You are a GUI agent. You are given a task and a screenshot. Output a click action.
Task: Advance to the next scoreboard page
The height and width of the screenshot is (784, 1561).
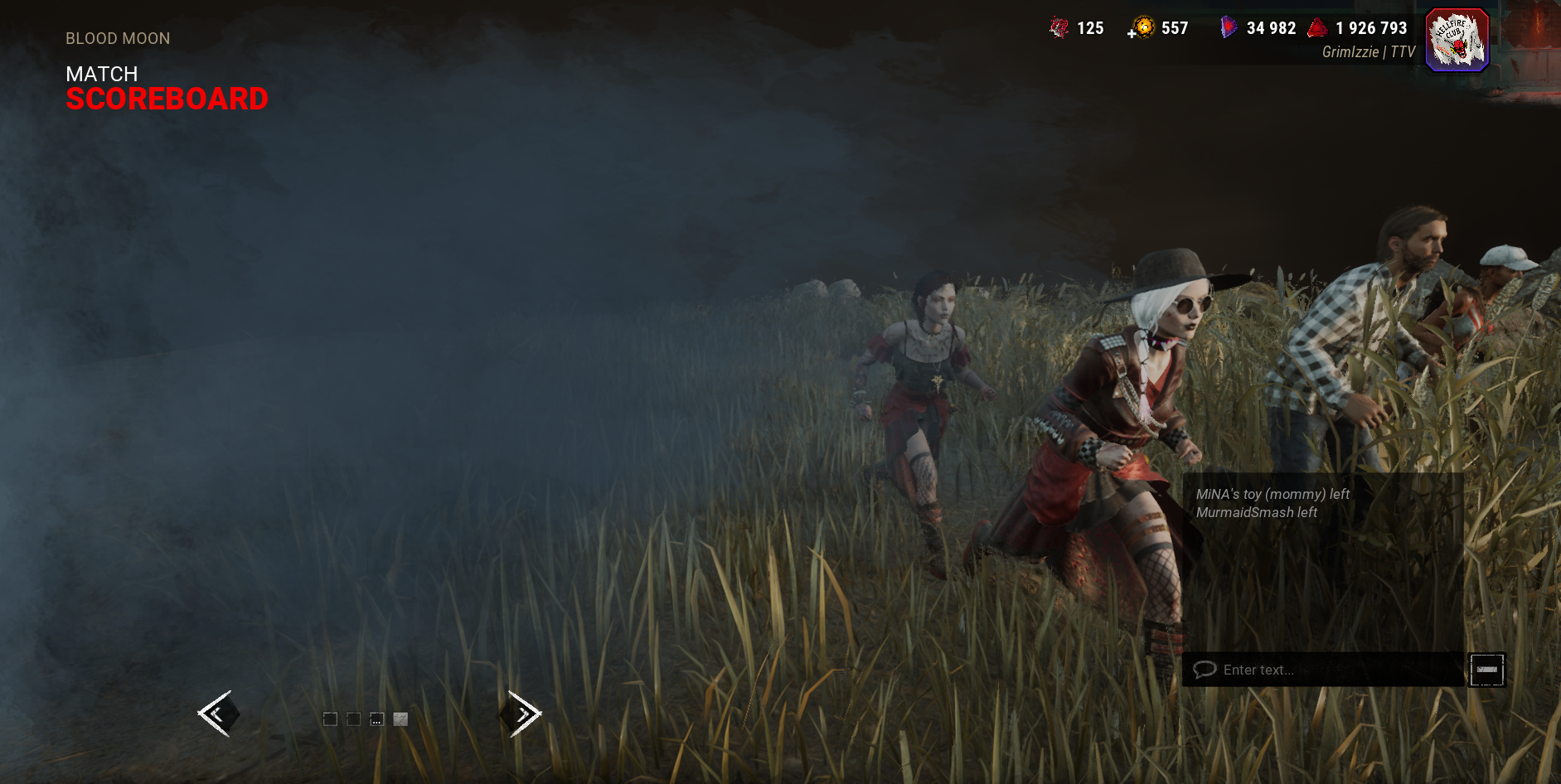point(521,714)
